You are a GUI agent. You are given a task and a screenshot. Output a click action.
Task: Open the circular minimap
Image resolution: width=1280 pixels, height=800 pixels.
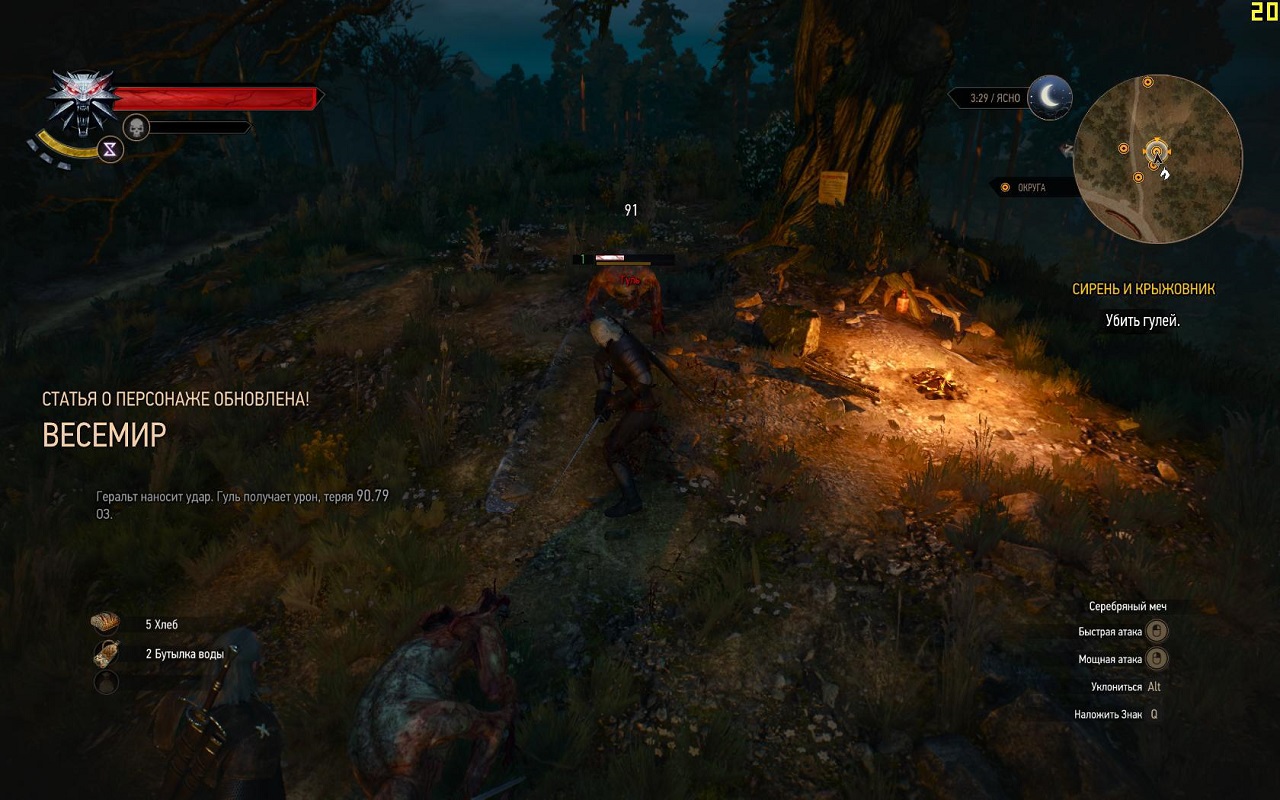1157,158
